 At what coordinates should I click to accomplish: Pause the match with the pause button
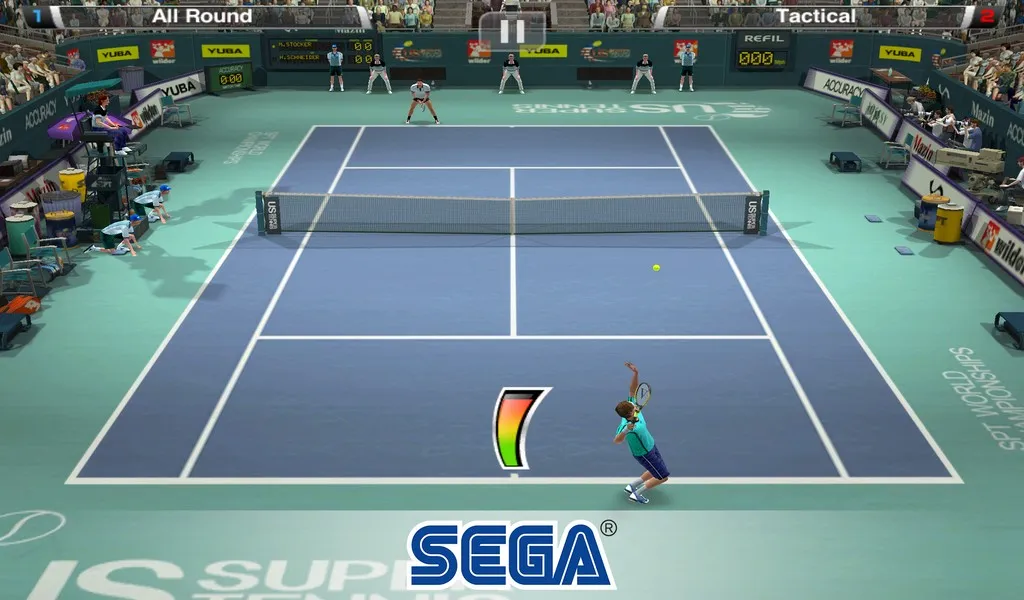point(512,31)
